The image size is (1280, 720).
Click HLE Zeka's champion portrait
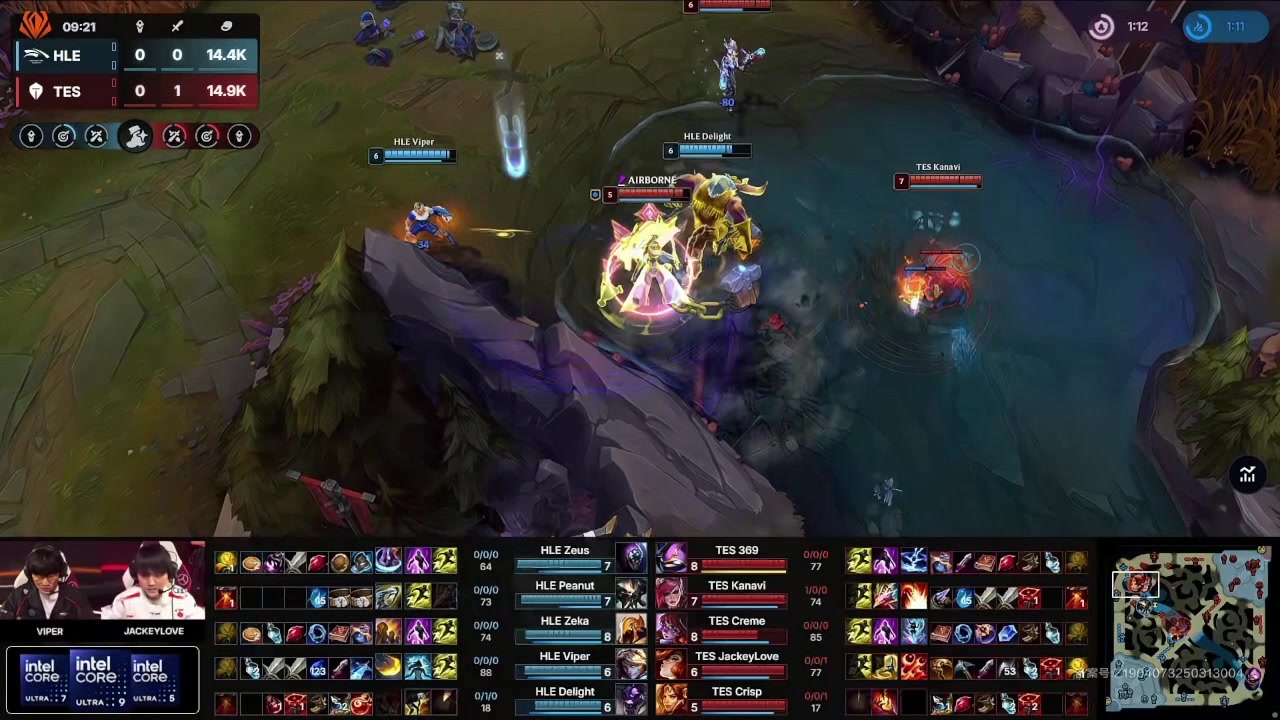[631, 629]
